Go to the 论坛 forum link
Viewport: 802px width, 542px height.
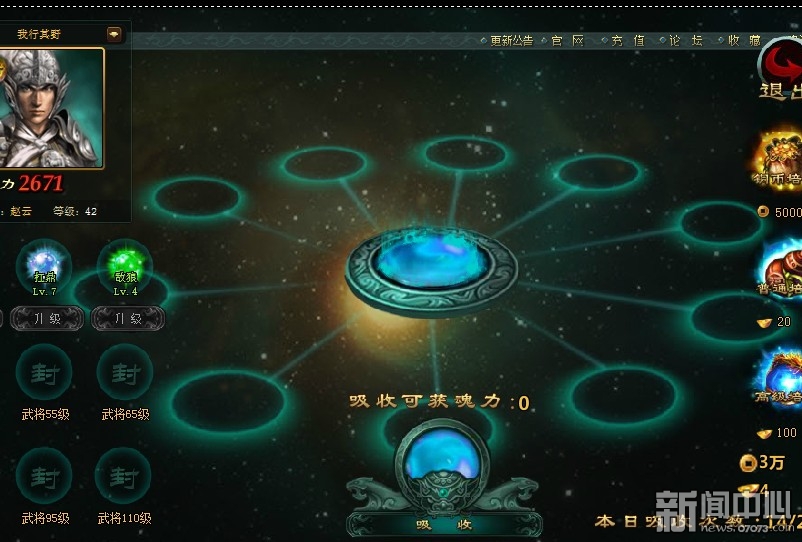(685, 41)
